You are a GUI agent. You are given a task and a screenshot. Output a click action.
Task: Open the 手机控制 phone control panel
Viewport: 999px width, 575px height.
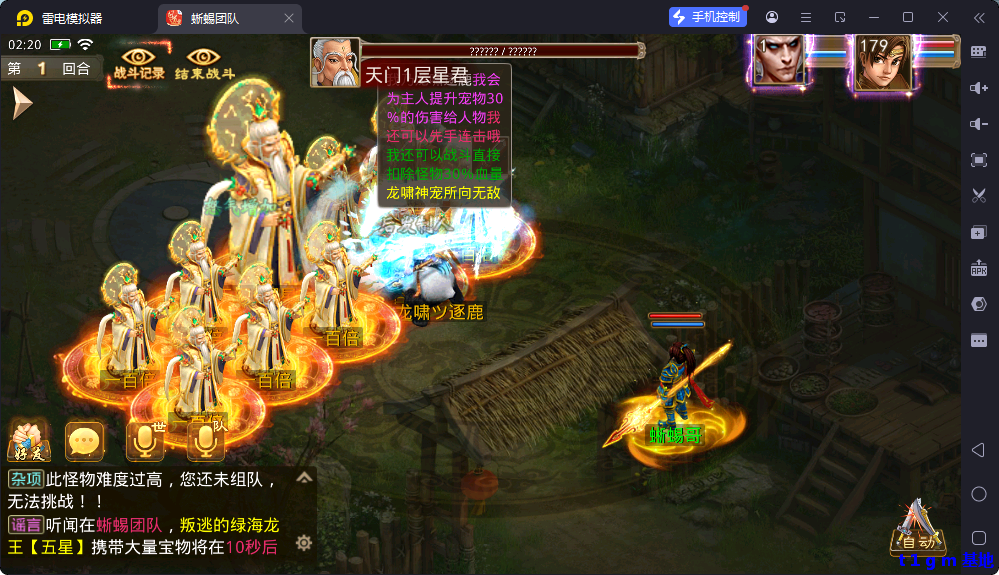click(708, 17)
